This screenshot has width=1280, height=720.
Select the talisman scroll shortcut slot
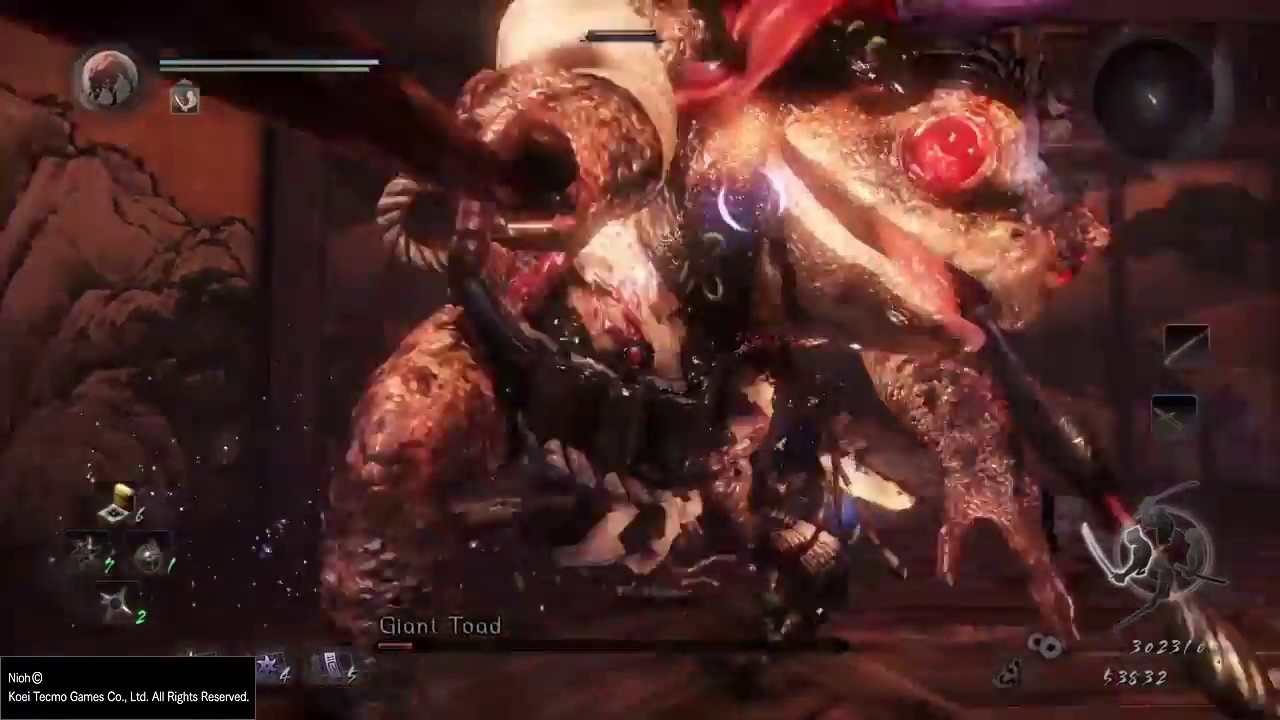pos(333,666)
